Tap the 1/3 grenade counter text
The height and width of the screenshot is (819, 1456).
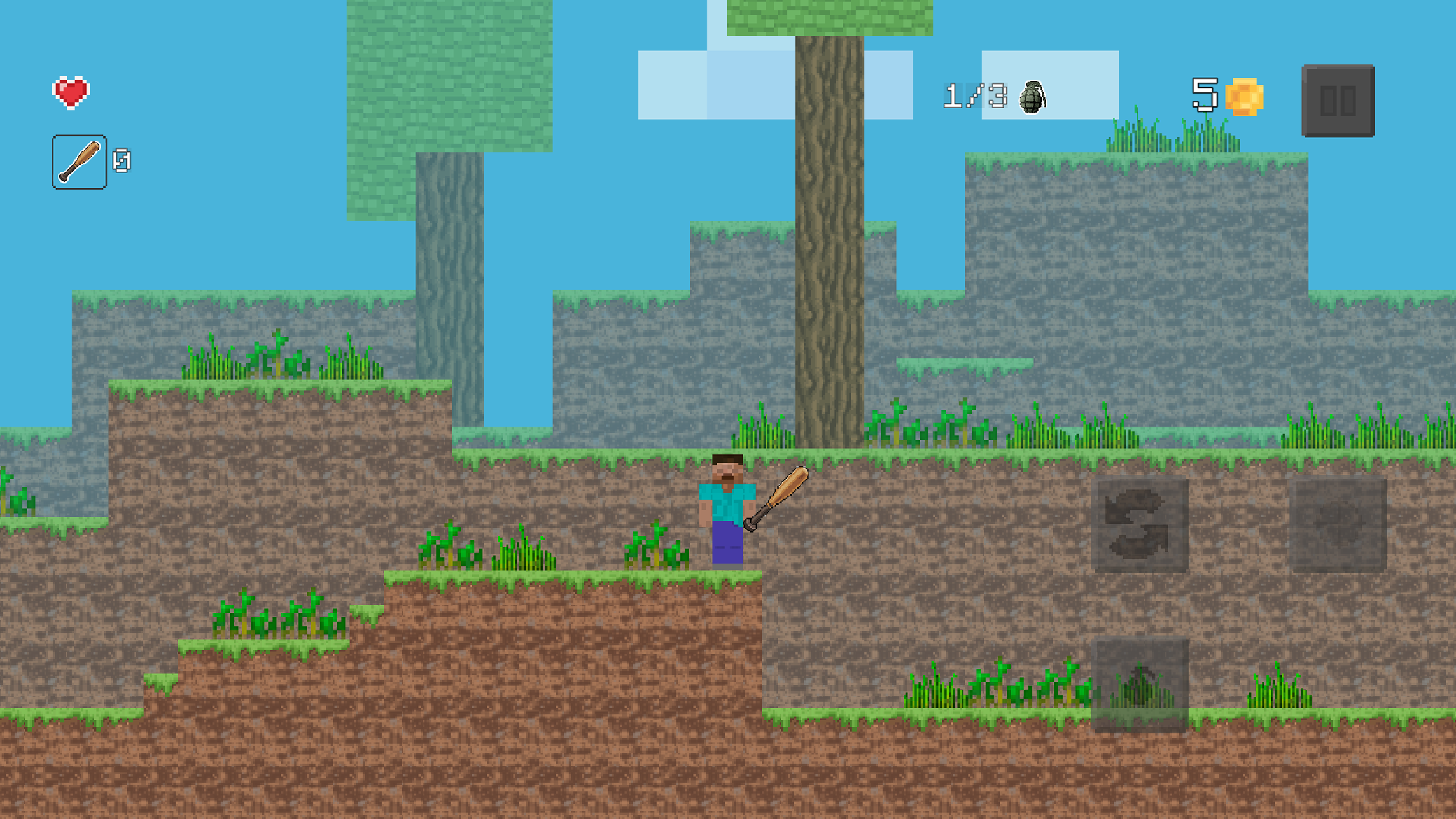coord(974,95)
